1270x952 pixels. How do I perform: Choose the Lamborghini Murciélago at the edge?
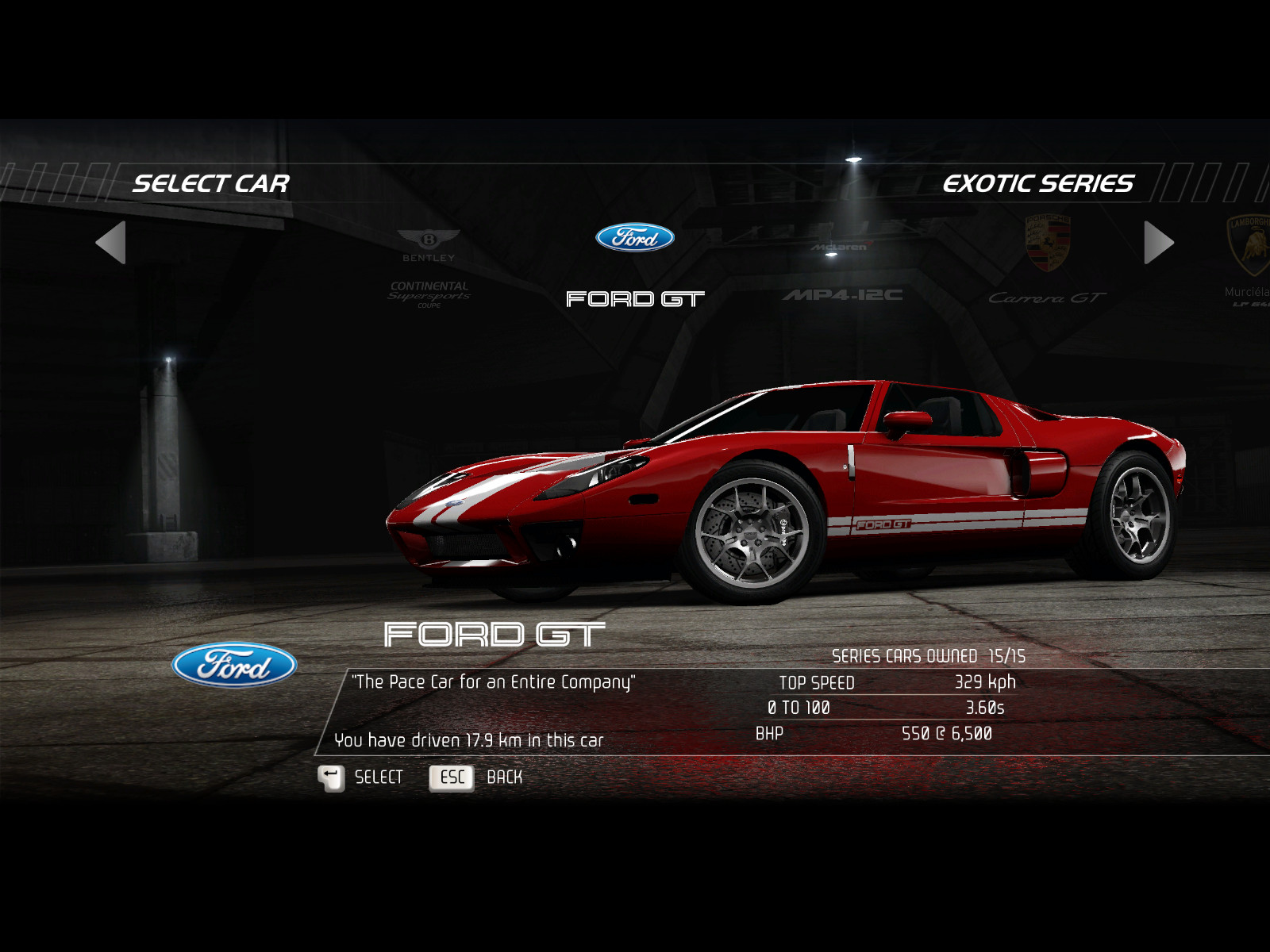[1248, 262]
